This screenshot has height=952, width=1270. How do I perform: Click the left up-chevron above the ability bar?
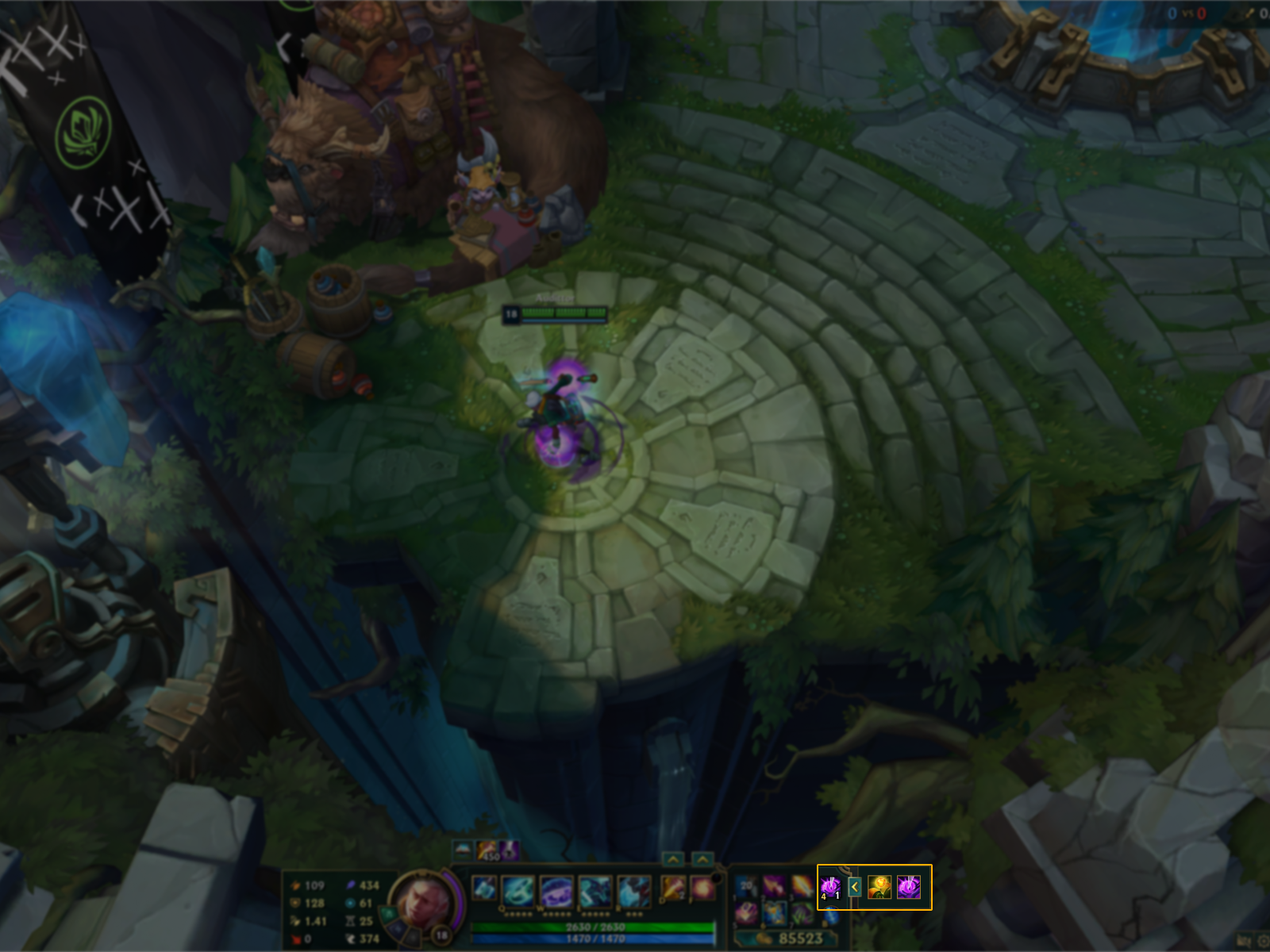pyautogui.click(x=672, y=858)
